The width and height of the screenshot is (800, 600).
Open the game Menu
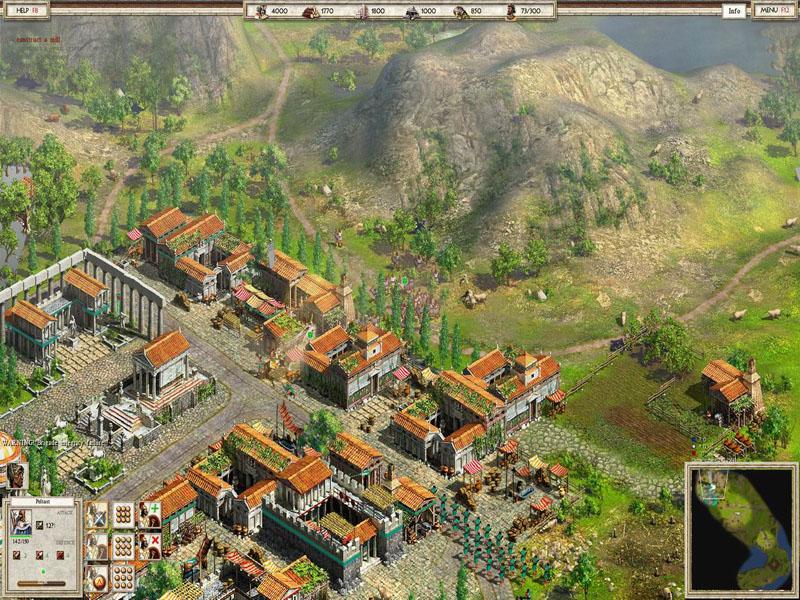[x=773, y=11]
